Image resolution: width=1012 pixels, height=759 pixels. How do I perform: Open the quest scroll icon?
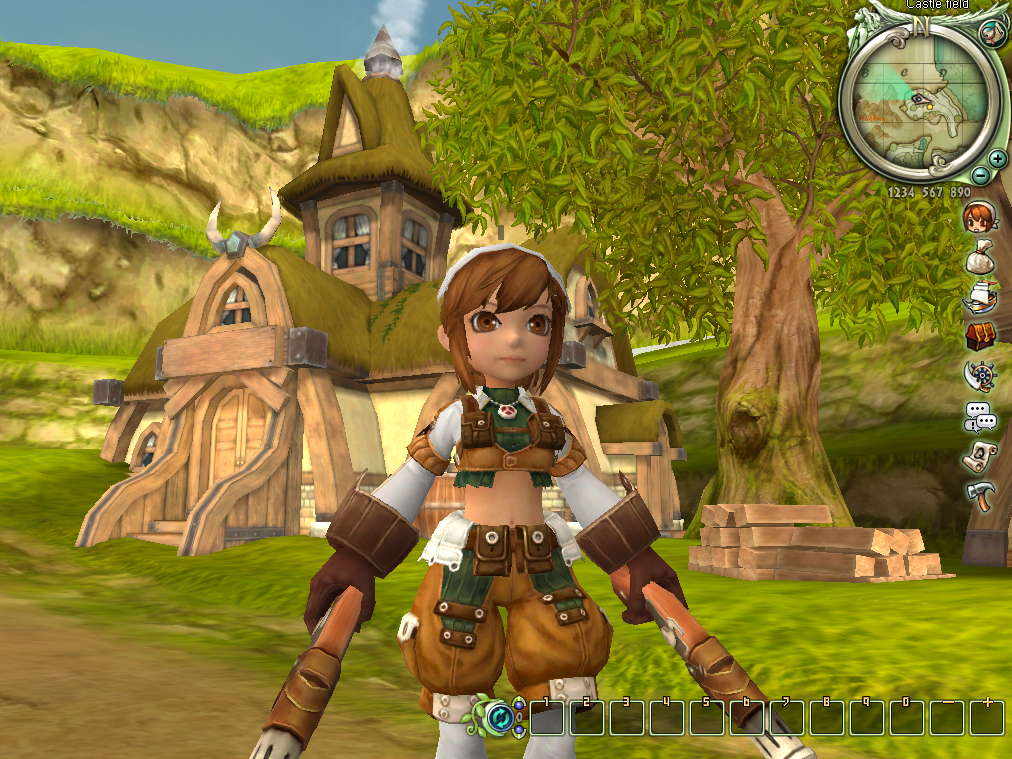tap(978, 455)
